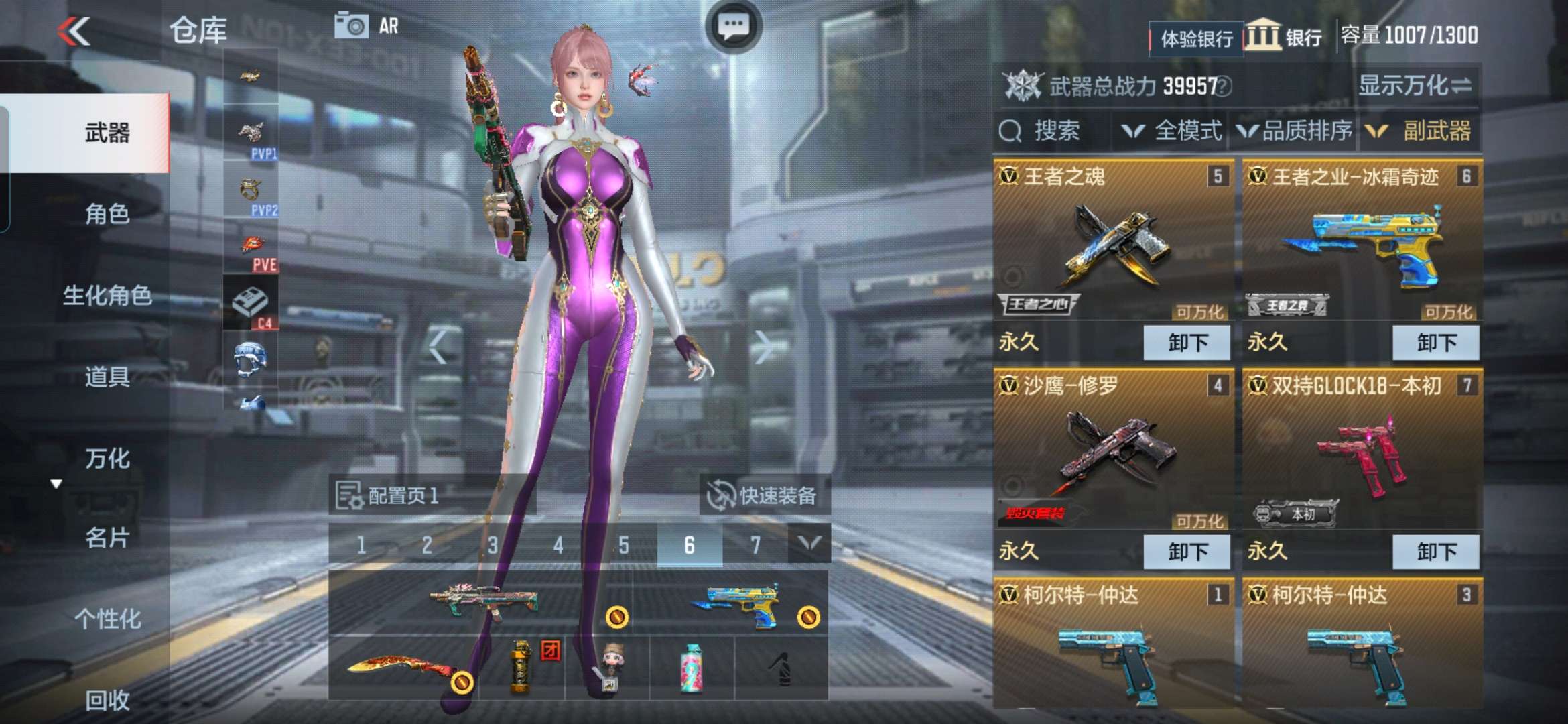Select the 道具 items tab
The width and height of the screenshot is (1568, 724).
tap(107, 377)
